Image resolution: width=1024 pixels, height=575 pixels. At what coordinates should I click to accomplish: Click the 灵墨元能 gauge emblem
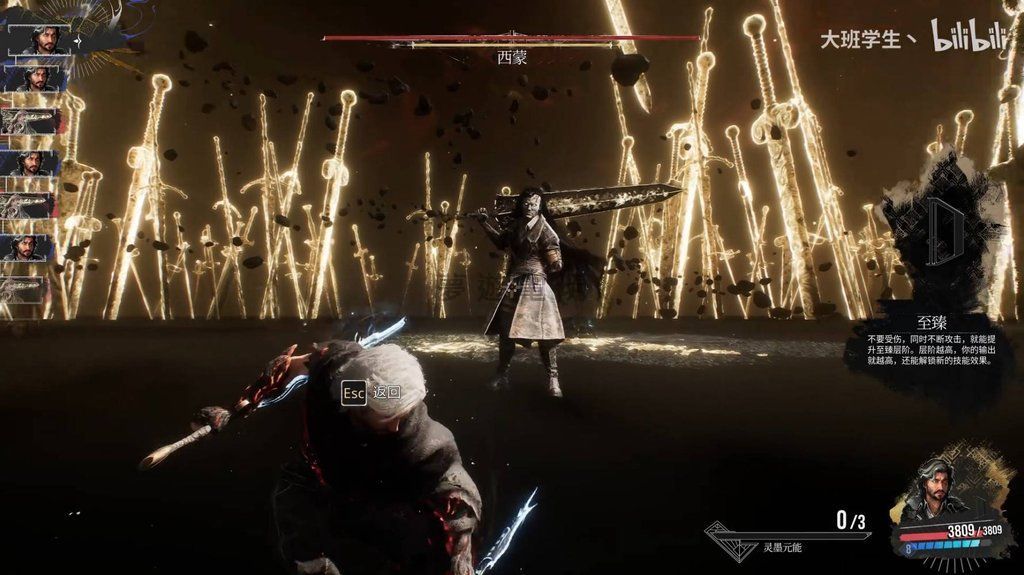[x=732, y=535]
